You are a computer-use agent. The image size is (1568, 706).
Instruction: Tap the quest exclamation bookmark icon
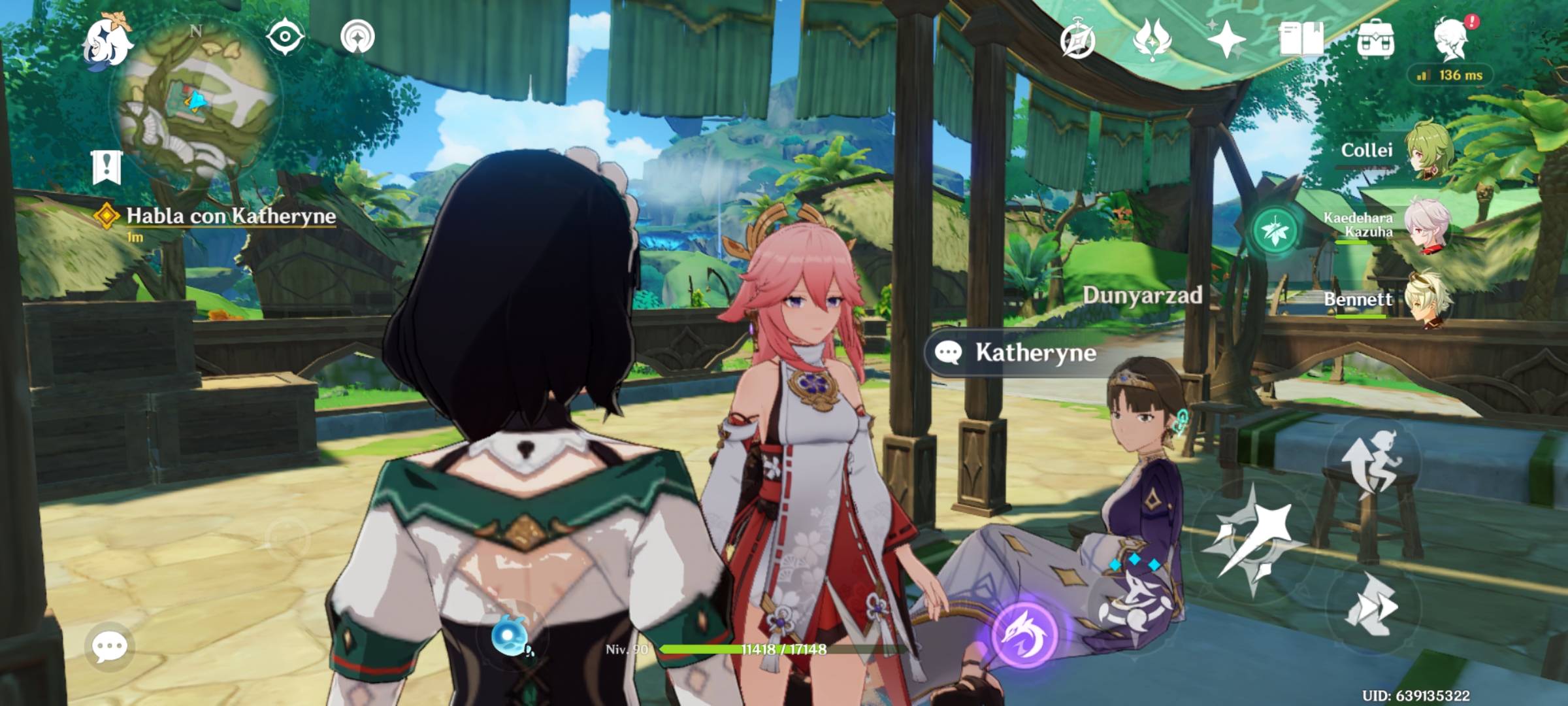(106, 166)
